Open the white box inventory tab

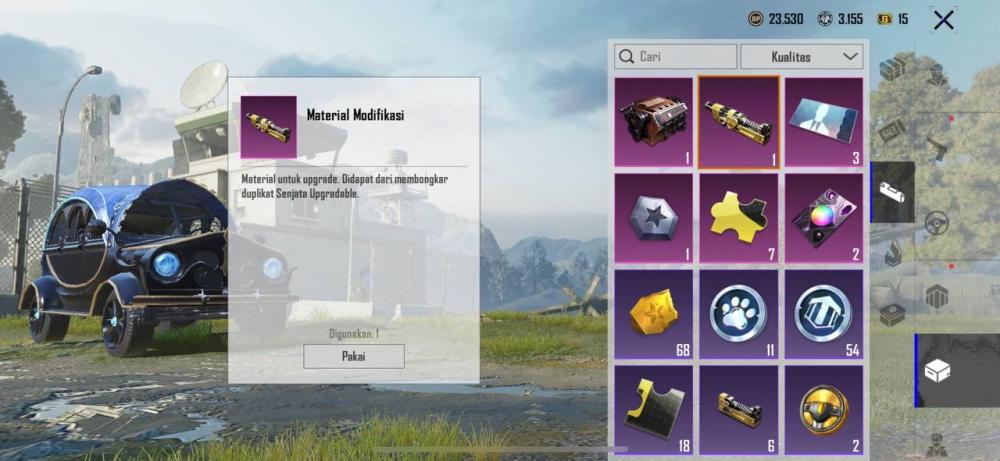(x=936, y=371)
